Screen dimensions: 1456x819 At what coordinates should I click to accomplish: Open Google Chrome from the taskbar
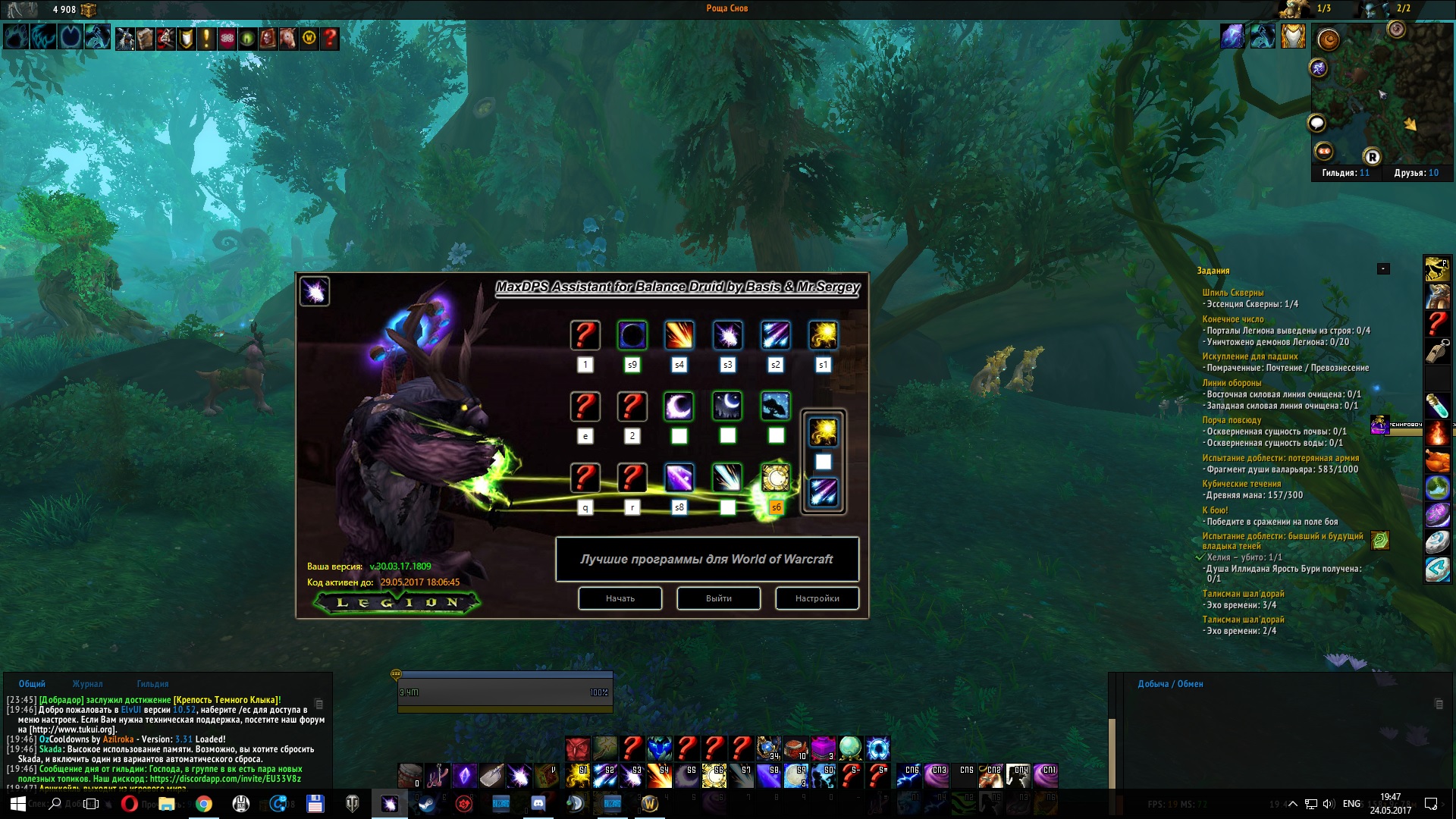point(203,804)
